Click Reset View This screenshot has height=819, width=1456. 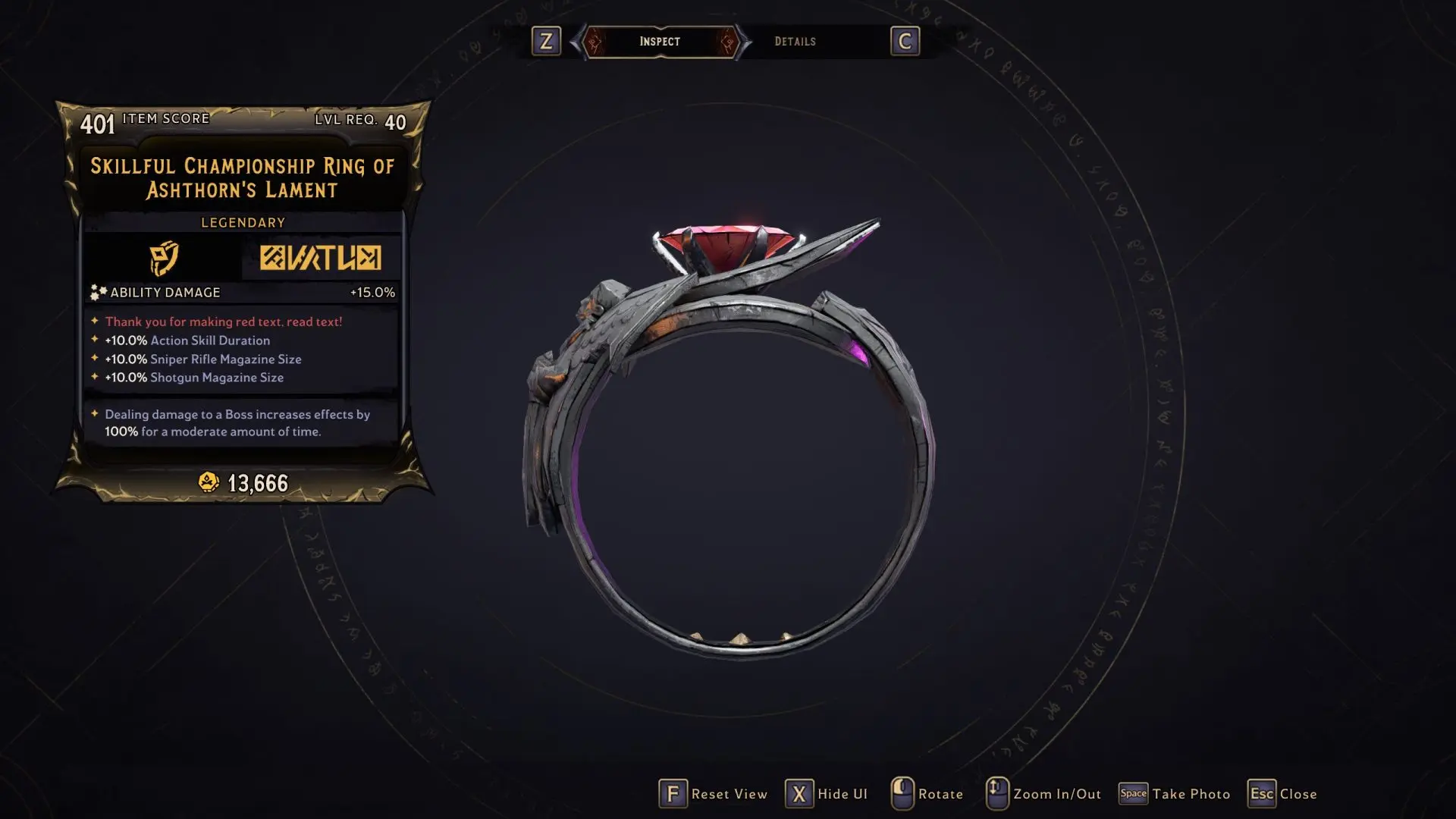(730, 794)
